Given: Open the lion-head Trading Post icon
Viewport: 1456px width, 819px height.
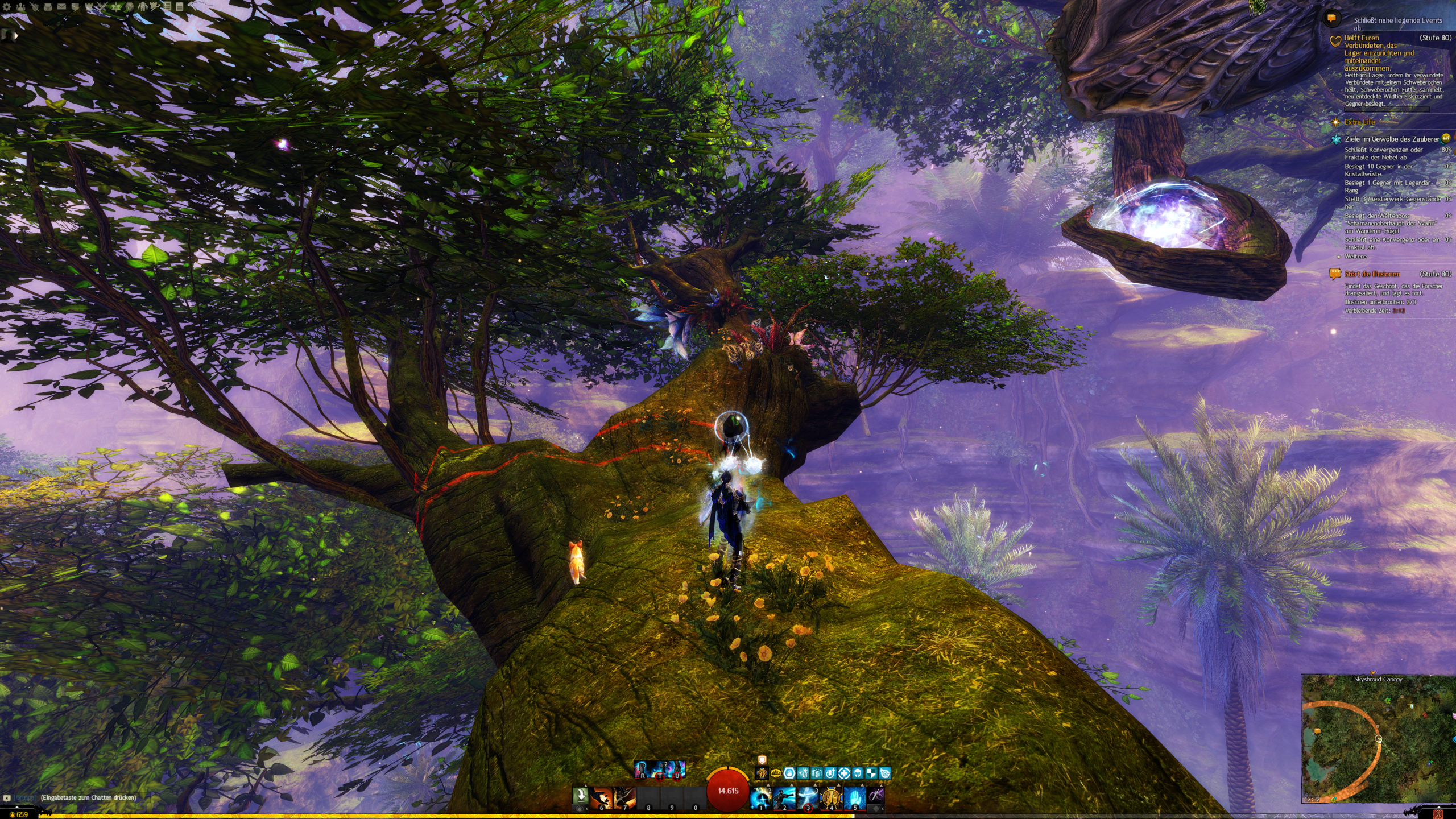Looking at the screenshot, I should click(x=130, y=7).
